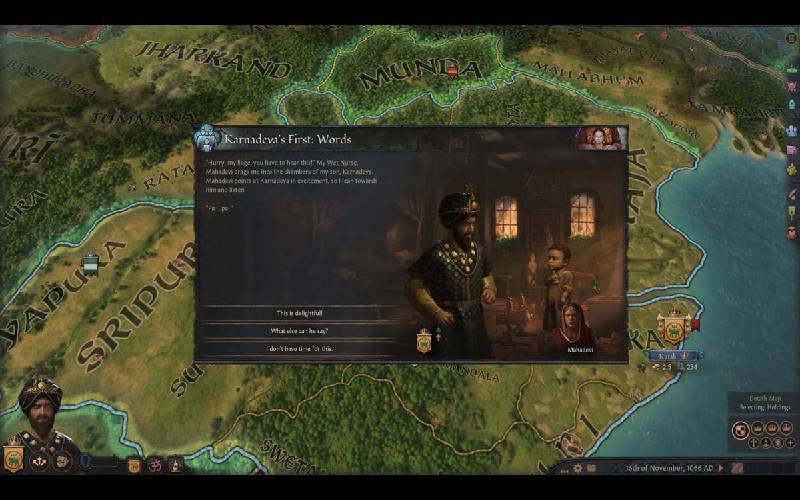Open the game settings gear icon
The width and height of the screenshot is (800, 500).
pyautogui.click(x=577, y=468)
